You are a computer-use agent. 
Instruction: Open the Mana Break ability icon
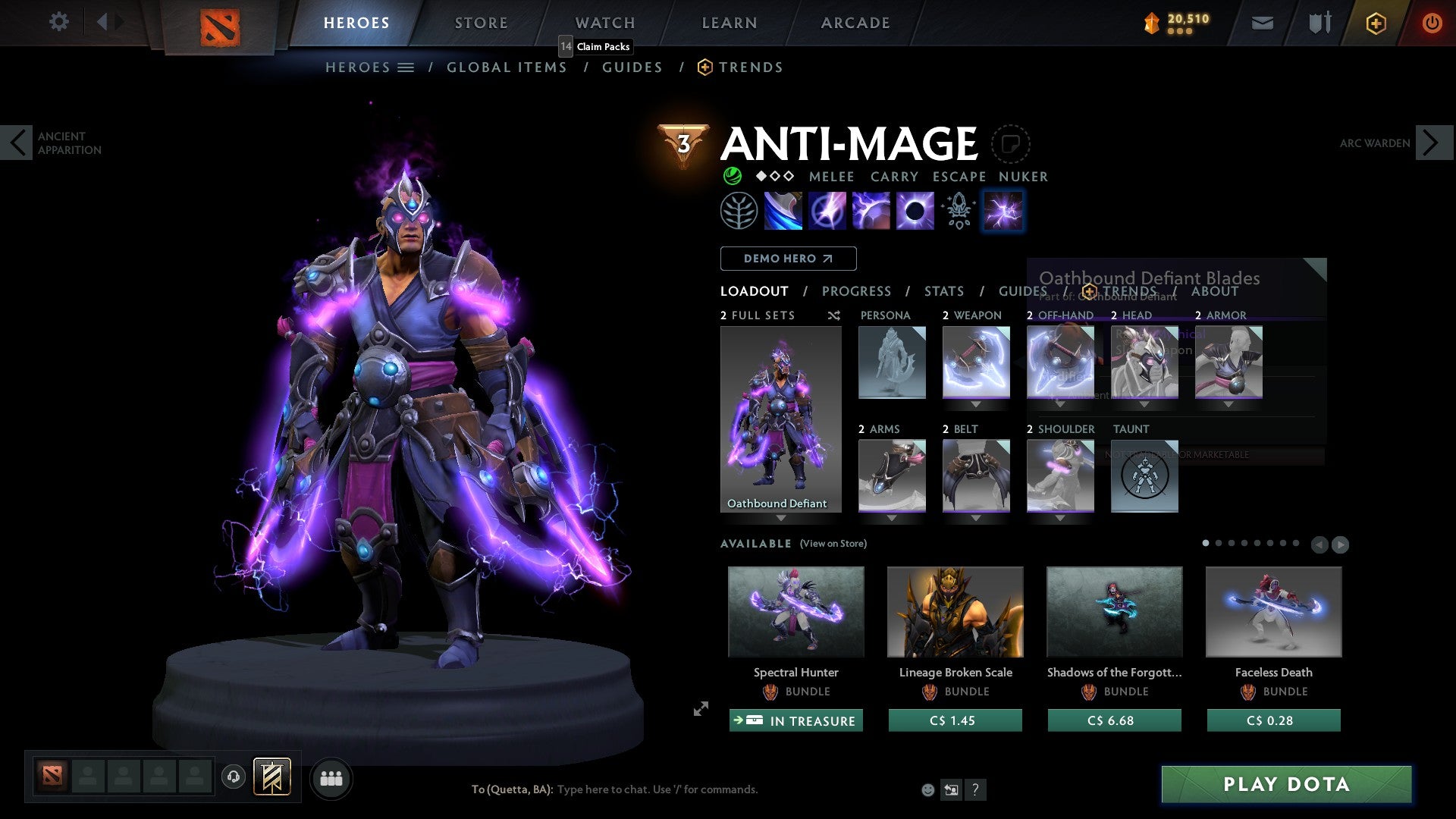pyautogui.click(x=784, y=211)
